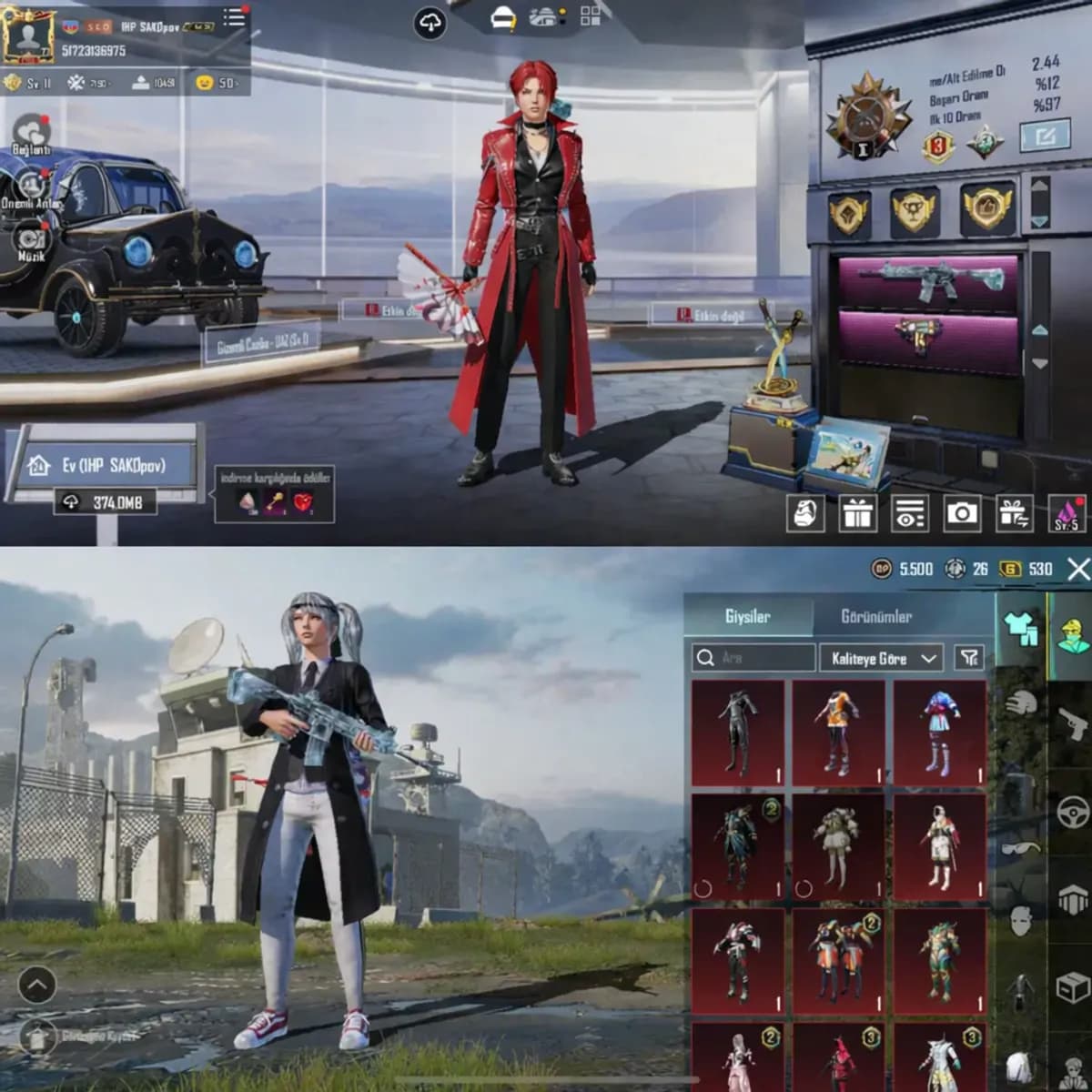Open the filter button beside sort dropdown
The width and height of the screenshot is (1092, 1092).
(969, 658)
